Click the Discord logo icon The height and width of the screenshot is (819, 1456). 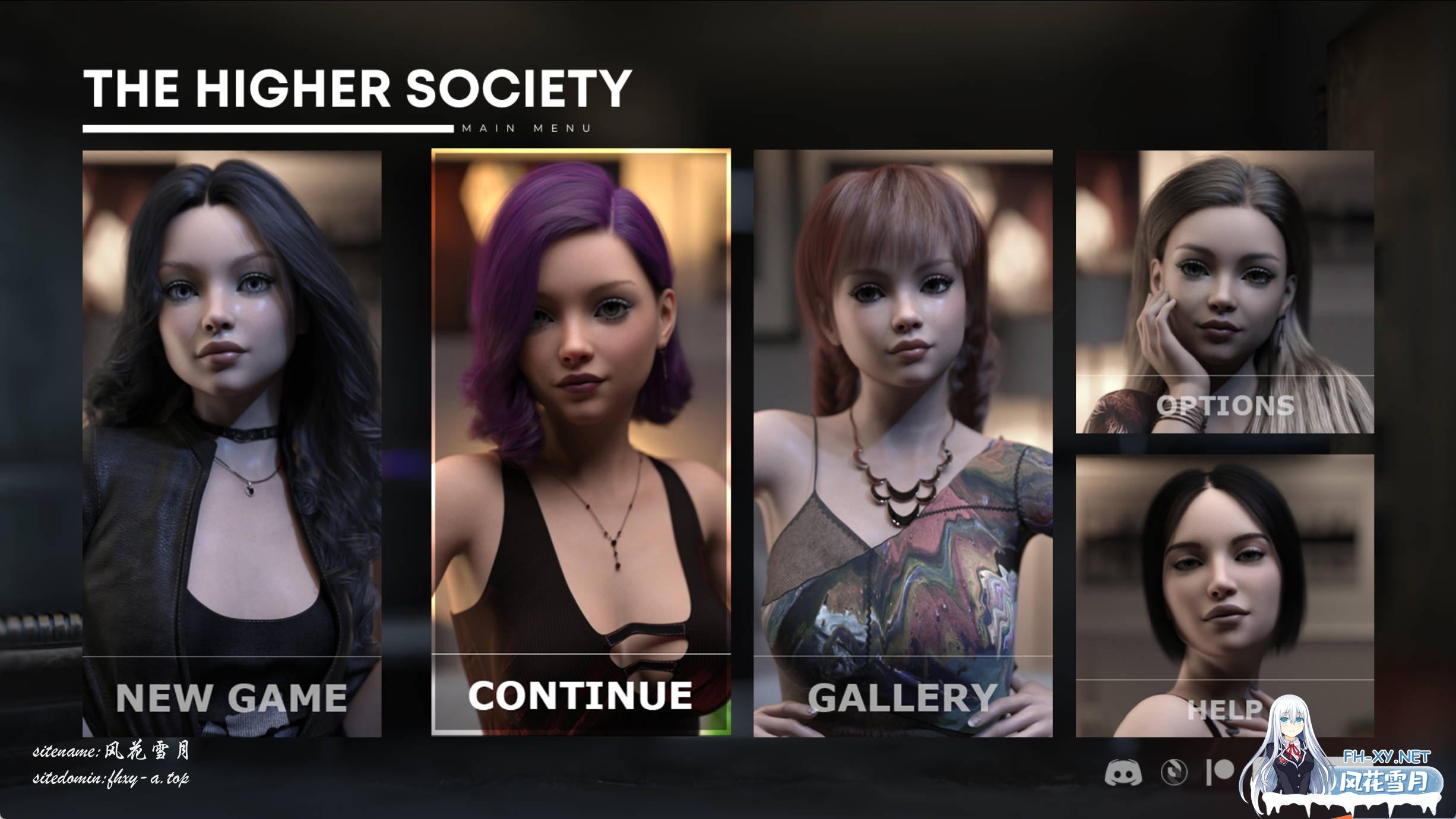pyautogui.click(x=1123, y=773)
